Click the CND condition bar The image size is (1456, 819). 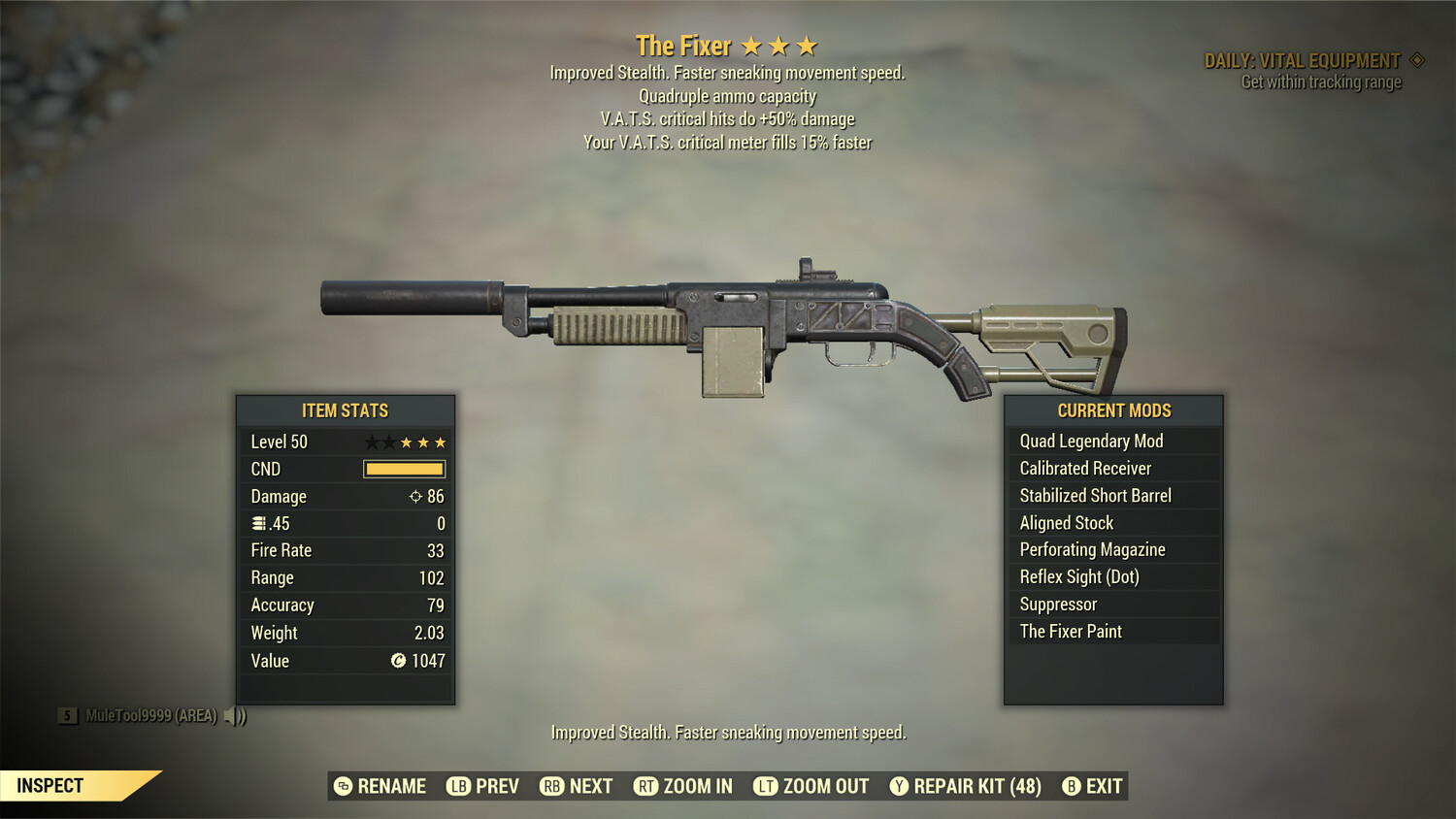[403, 469]
